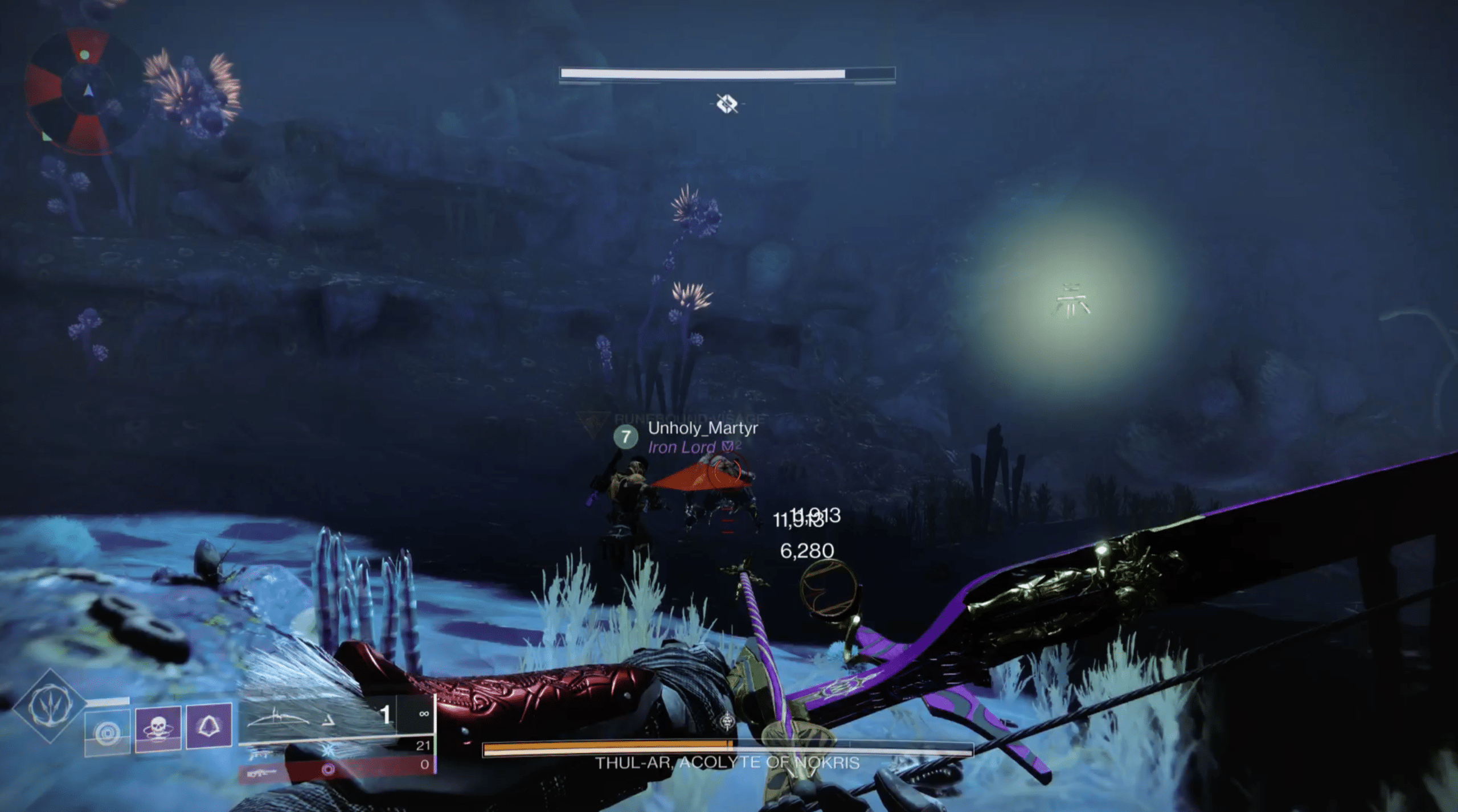
Task: Select the Unholy_Martyr player nameplate
Action: pos(702,428)
